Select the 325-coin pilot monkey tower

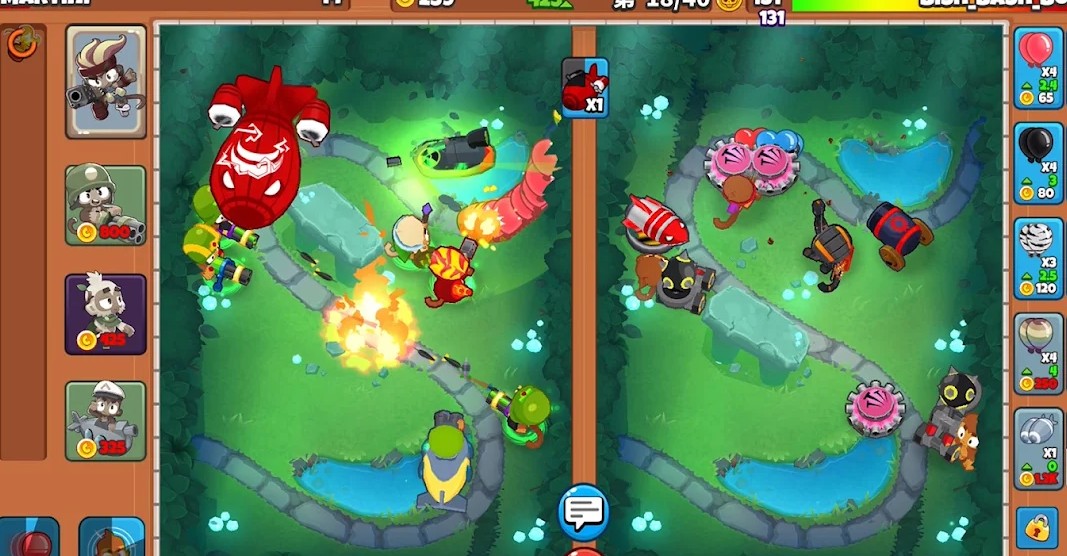[x=106, y=421]
